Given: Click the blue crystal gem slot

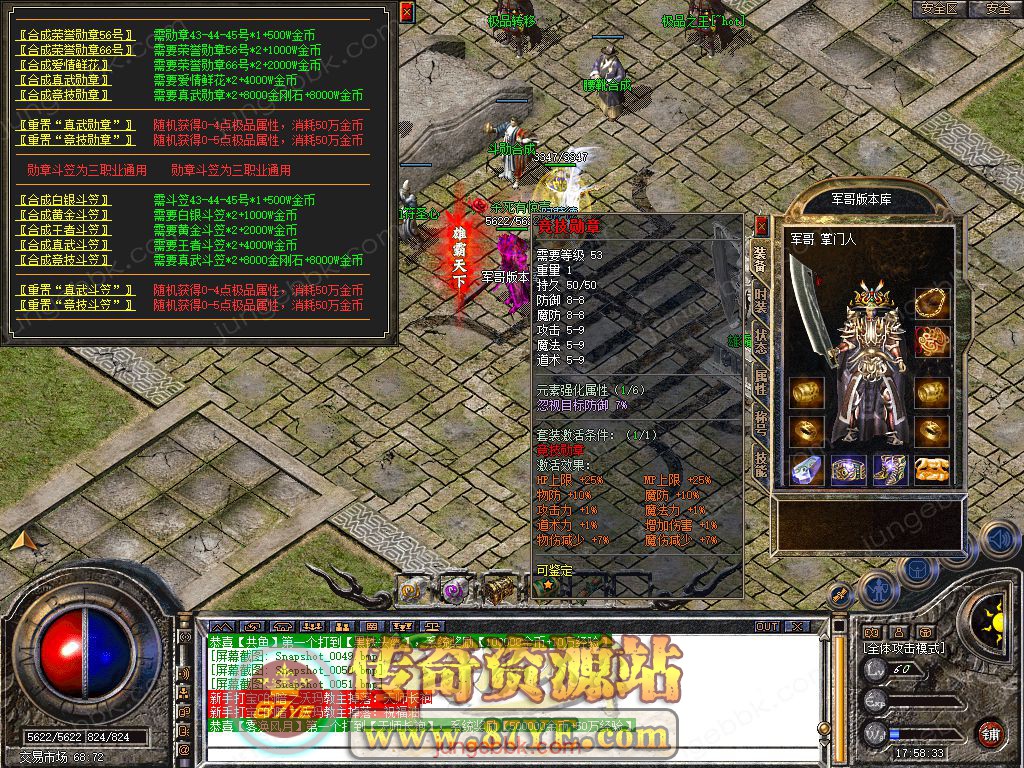Looking at the screenshot, I should click(x=805, y=470).
